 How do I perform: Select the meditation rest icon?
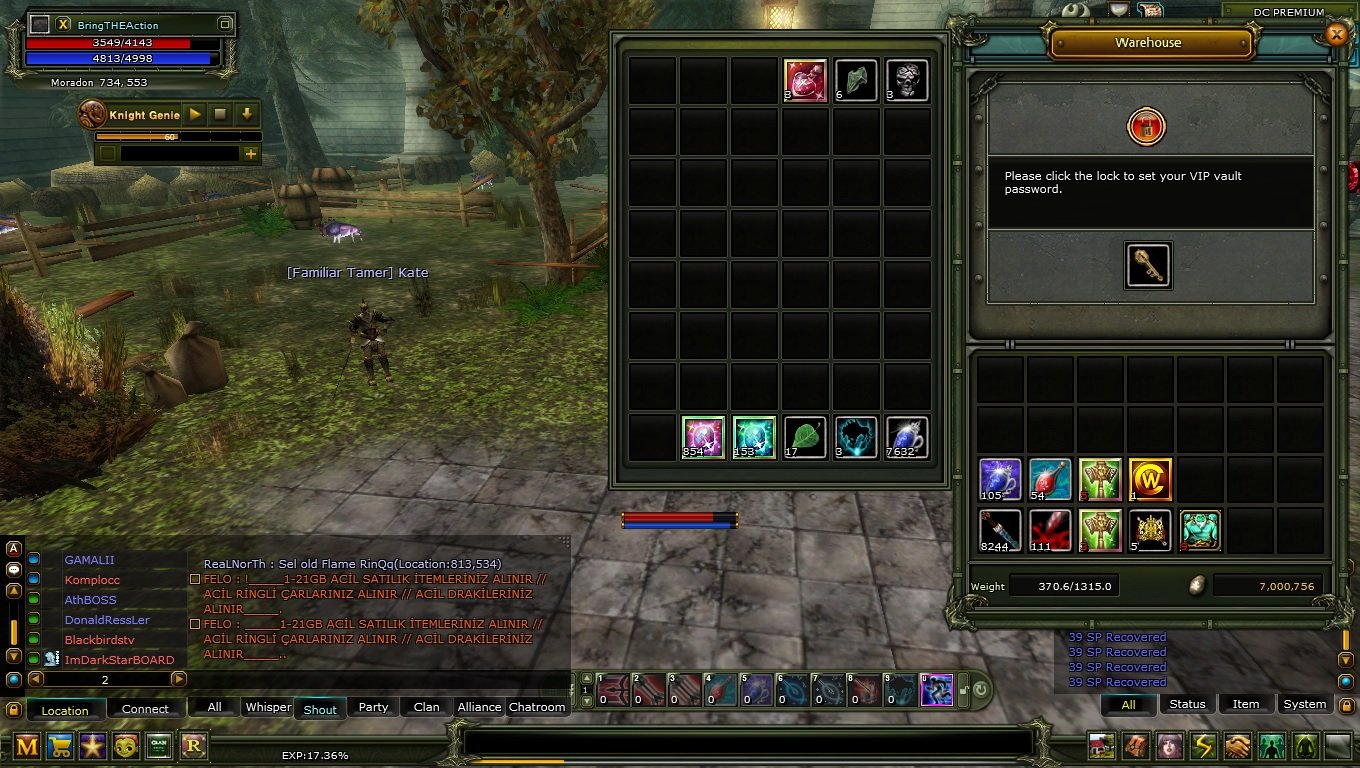tap(1306, 745)
